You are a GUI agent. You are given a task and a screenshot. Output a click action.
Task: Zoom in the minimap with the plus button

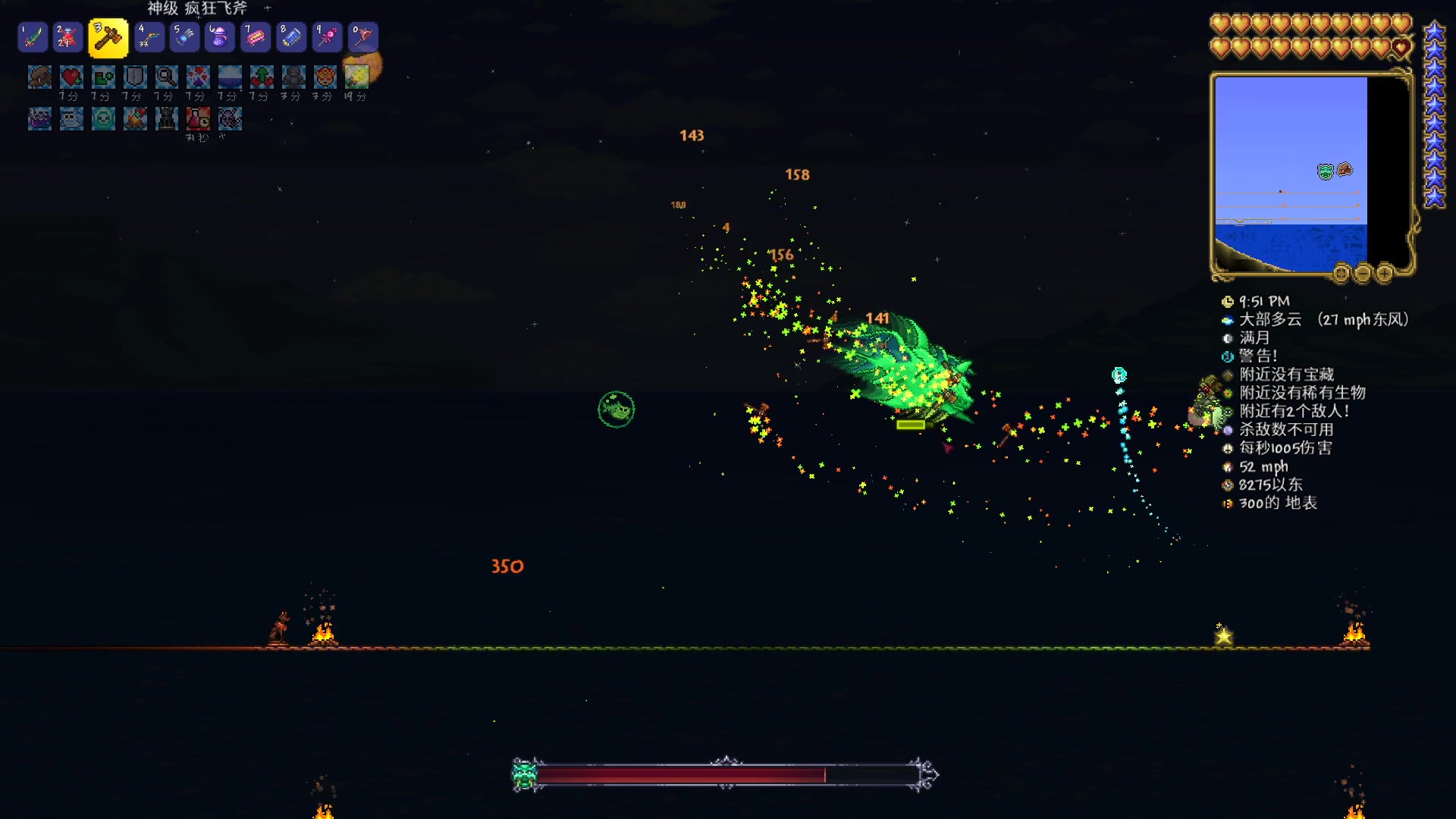click(x=1384, y=273)
